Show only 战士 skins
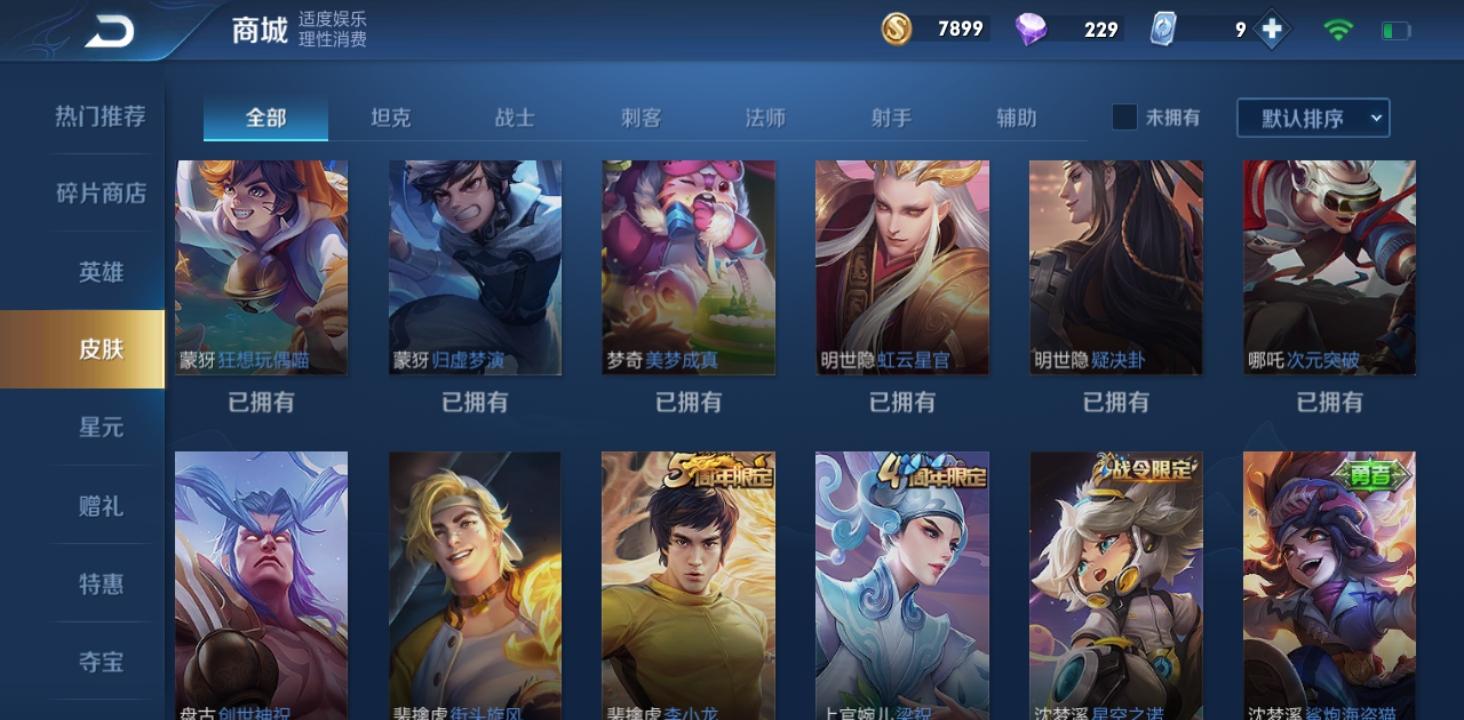The height and width of the screenshot is (720, 1464). [x=515, y=118]
